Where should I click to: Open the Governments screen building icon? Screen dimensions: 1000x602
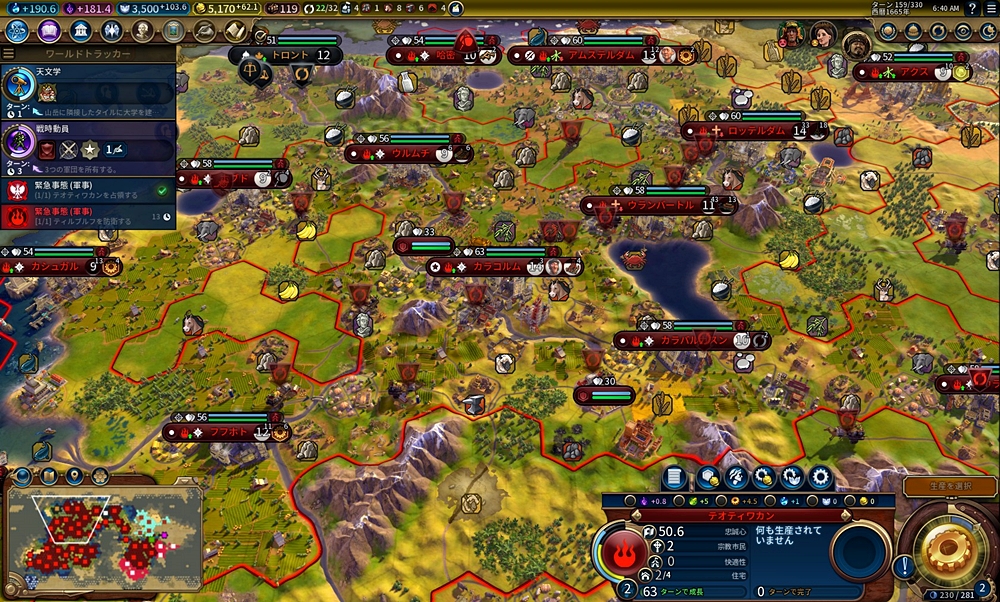(x=81, y=31)
